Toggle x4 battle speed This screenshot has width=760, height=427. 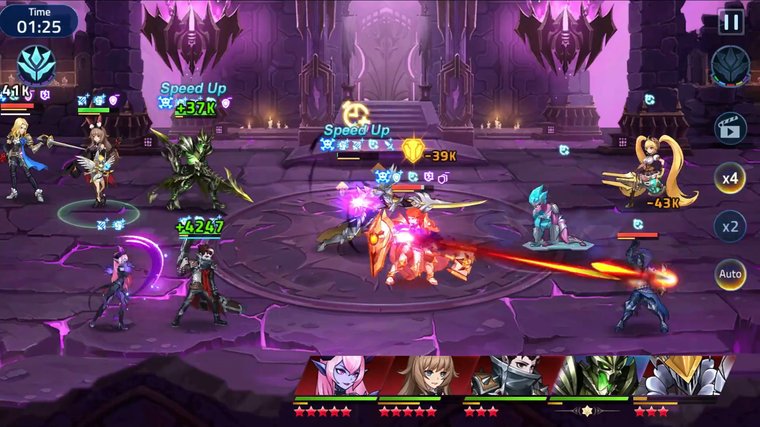730,179
